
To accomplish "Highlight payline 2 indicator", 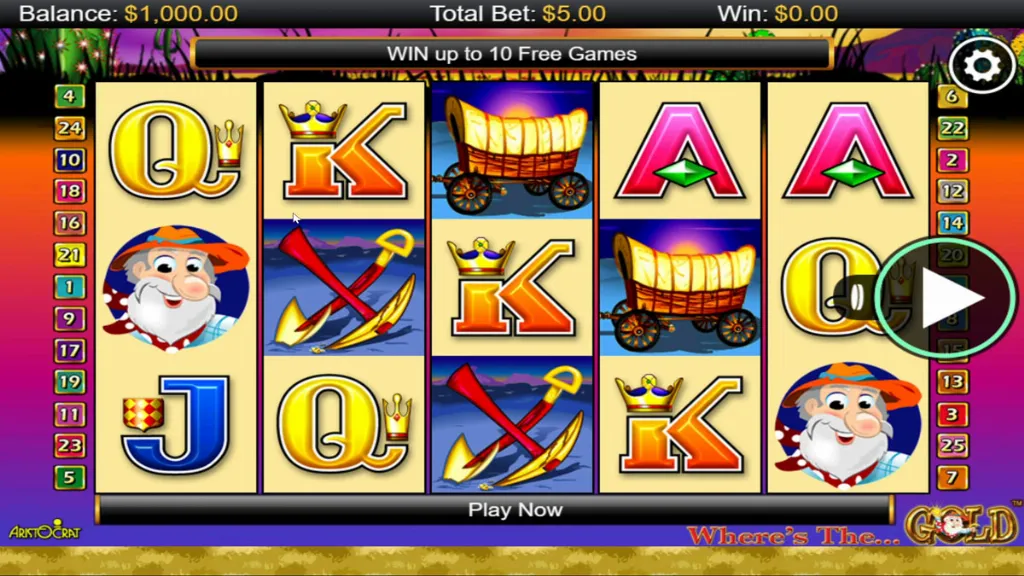I will tap(952, 160).
